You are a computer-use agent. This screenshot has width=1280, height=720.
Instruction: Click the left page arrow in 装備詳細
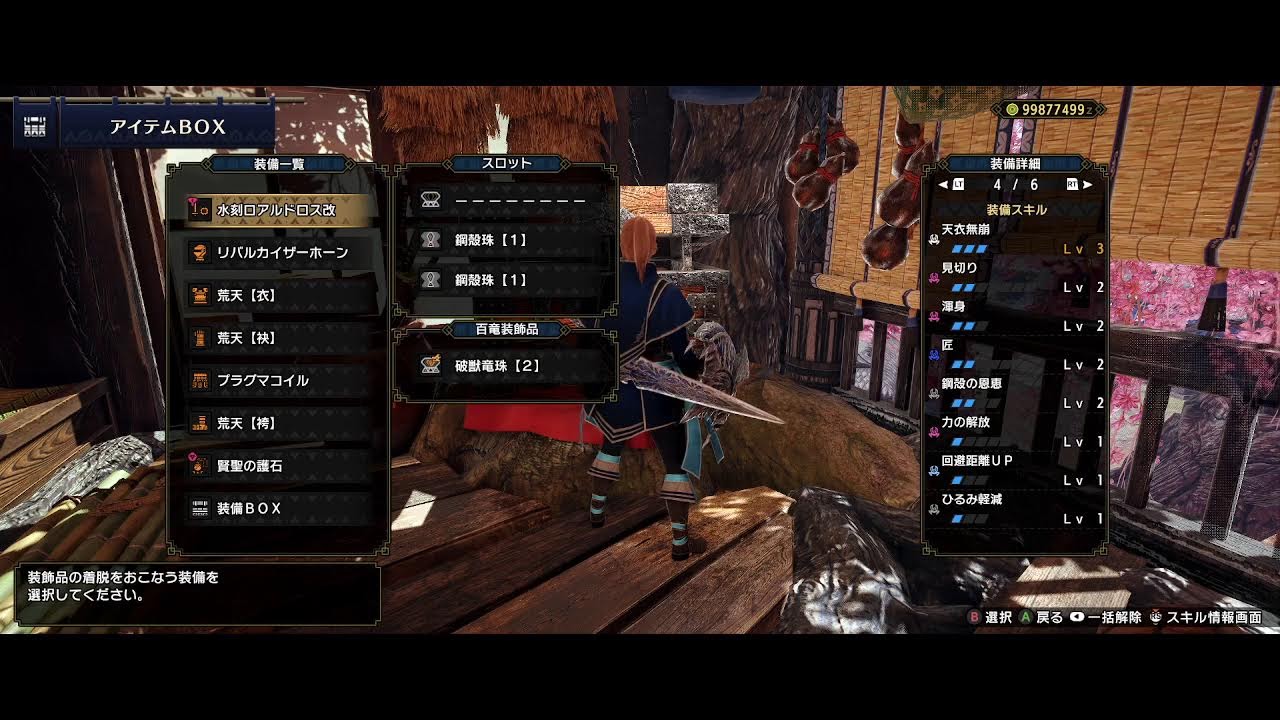click(x=942, y=185)
